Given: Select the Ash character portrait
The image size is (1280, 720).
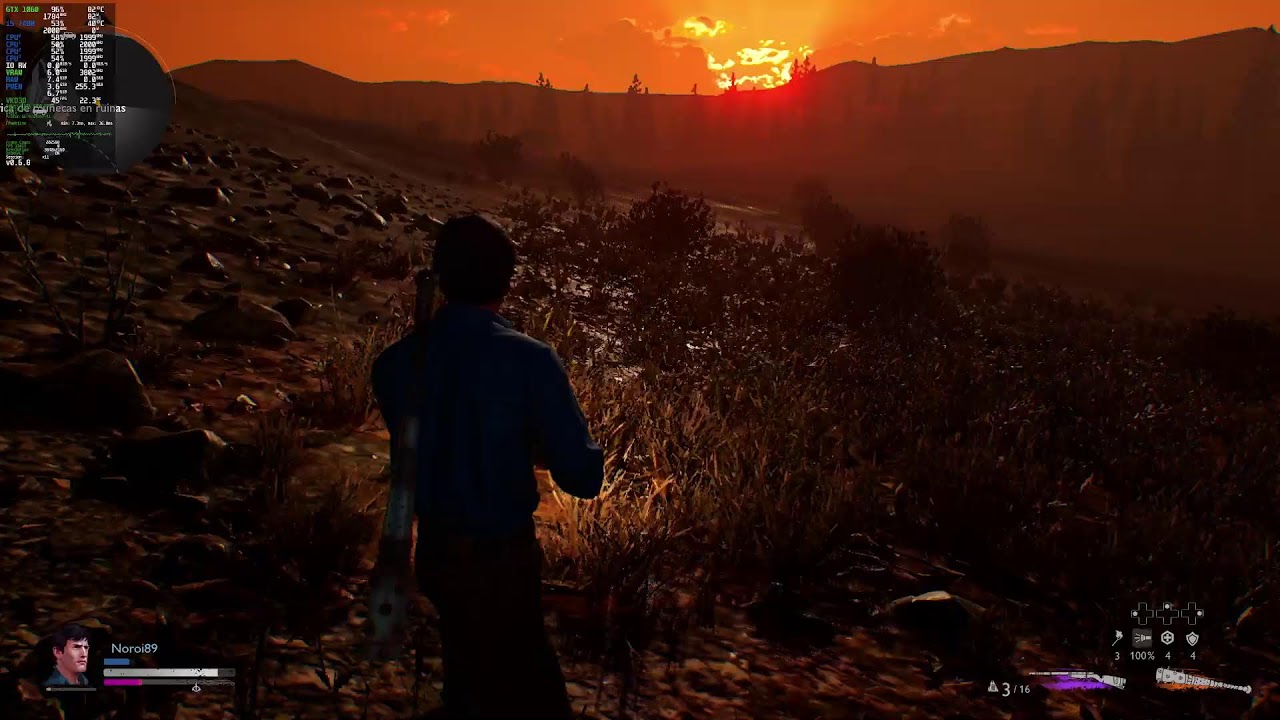Looking at the screenshot, I should 70,656.
